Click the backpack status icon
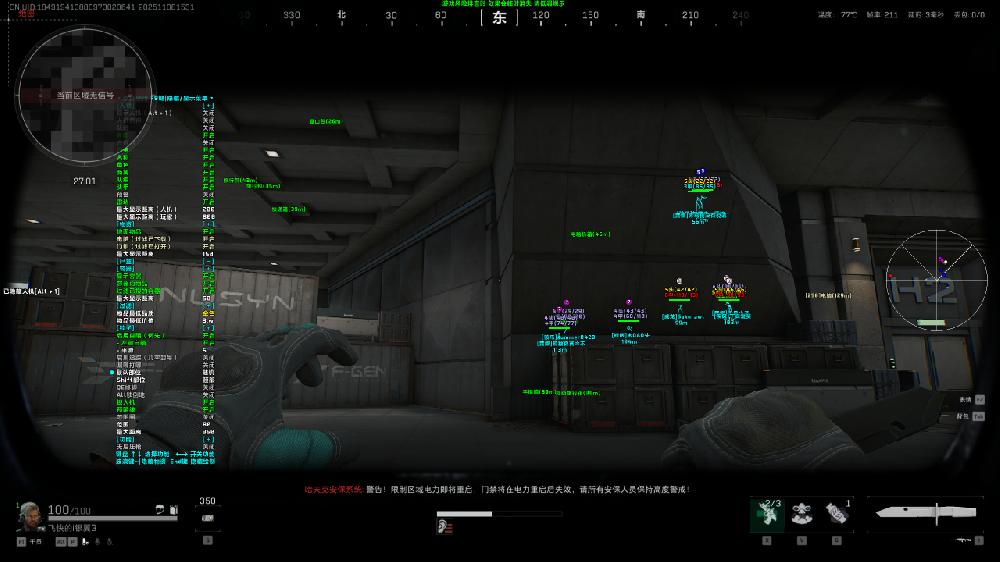The width and height of the screenshot is (1000, 562). (173, 510)
